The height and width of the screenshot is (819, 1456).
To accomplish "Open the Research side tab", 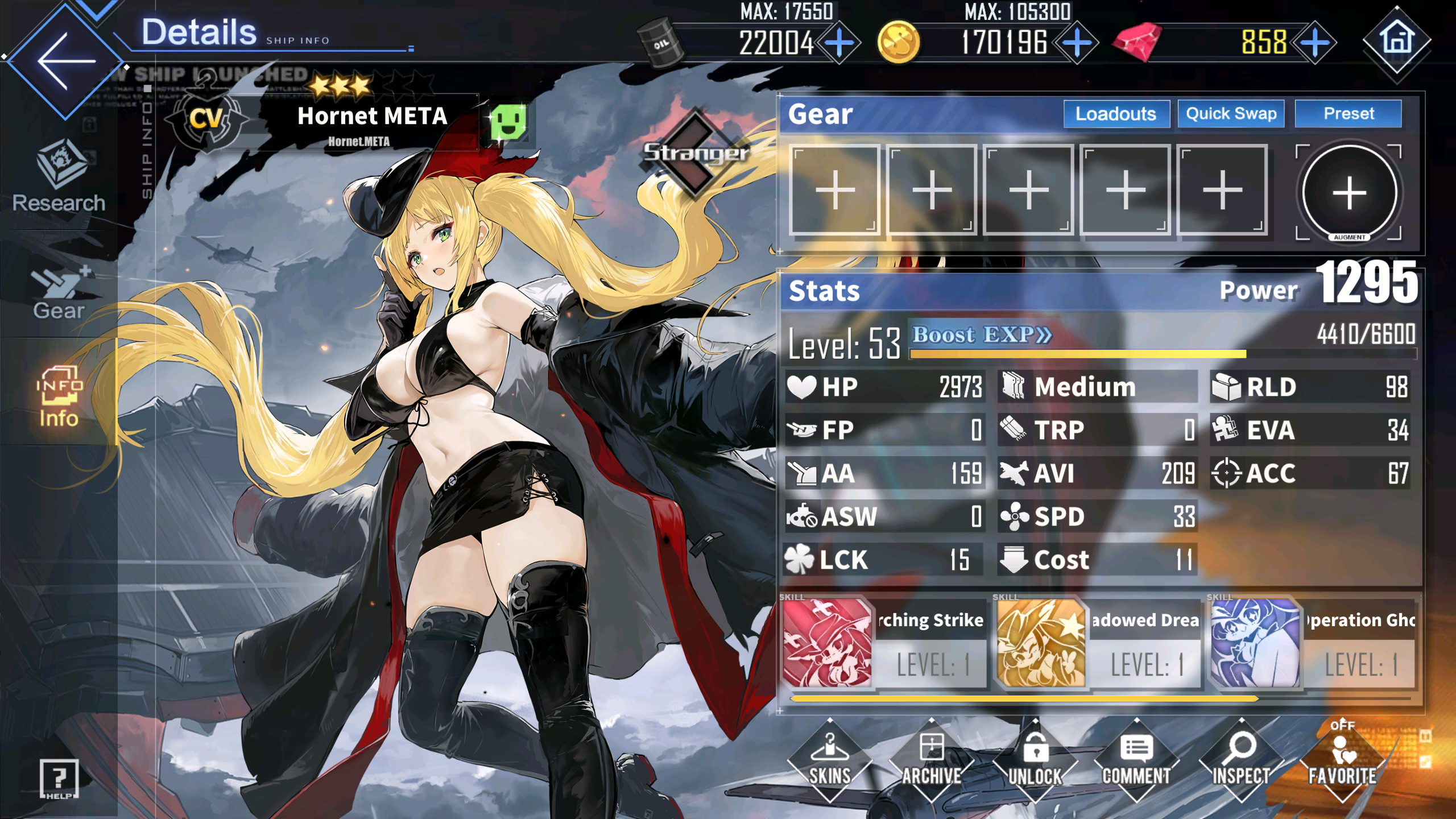I will click(59, 176).
